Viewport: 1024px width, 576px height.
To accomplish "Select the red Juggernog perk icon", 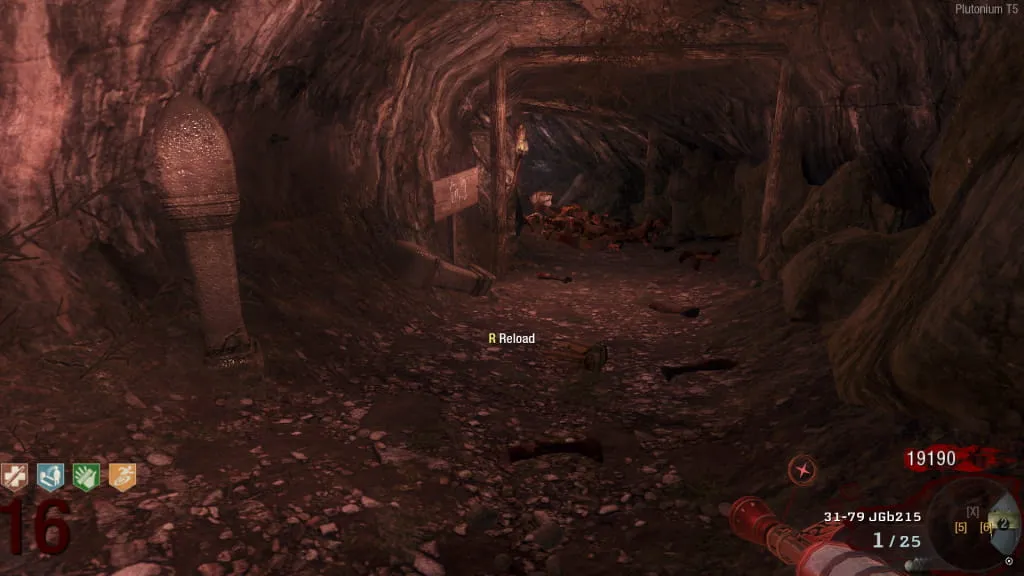I will (x=14, y=477).
